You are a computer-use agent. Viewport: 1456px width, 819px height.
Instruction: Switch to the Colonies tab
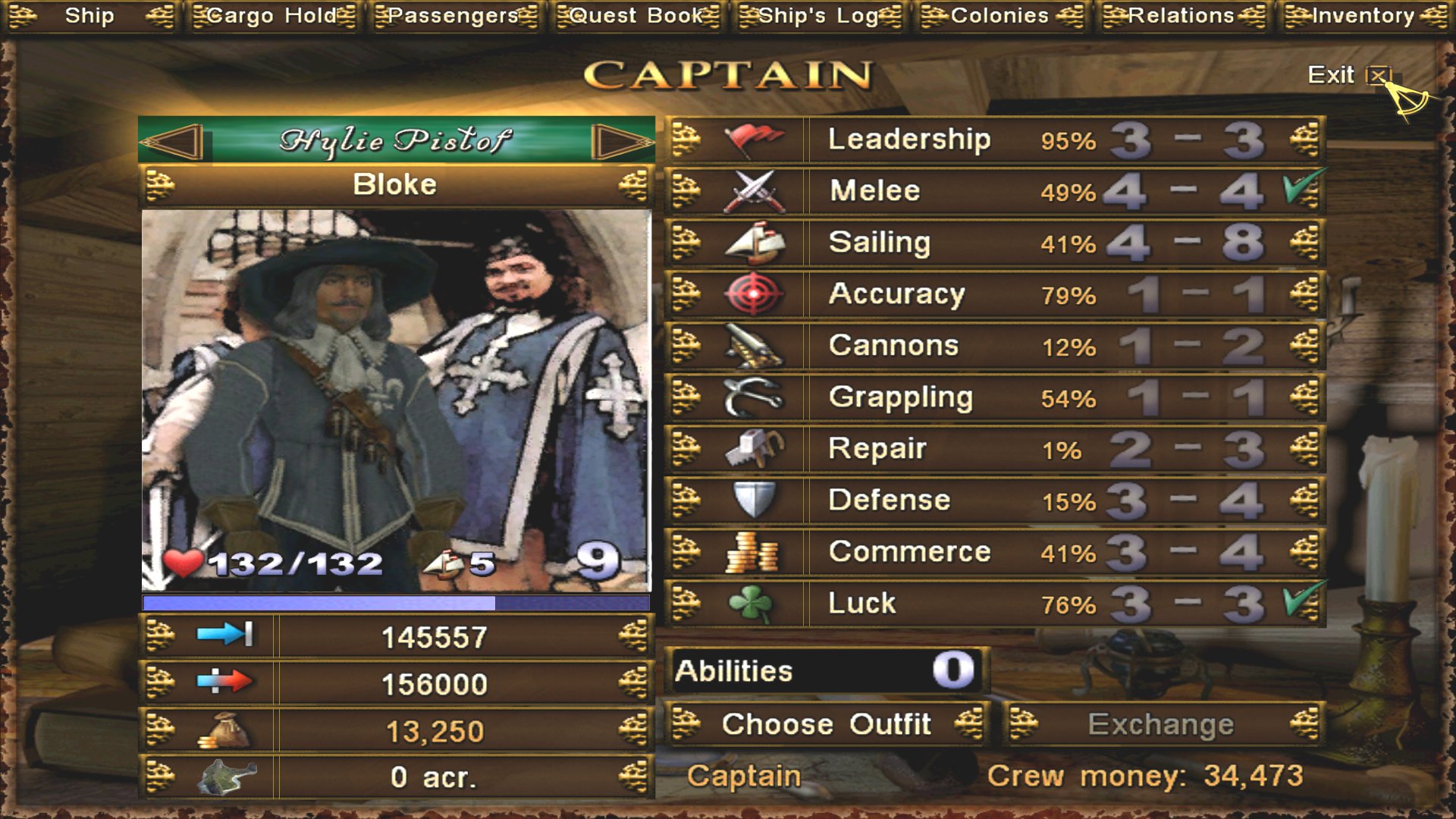click(1000, 15)
